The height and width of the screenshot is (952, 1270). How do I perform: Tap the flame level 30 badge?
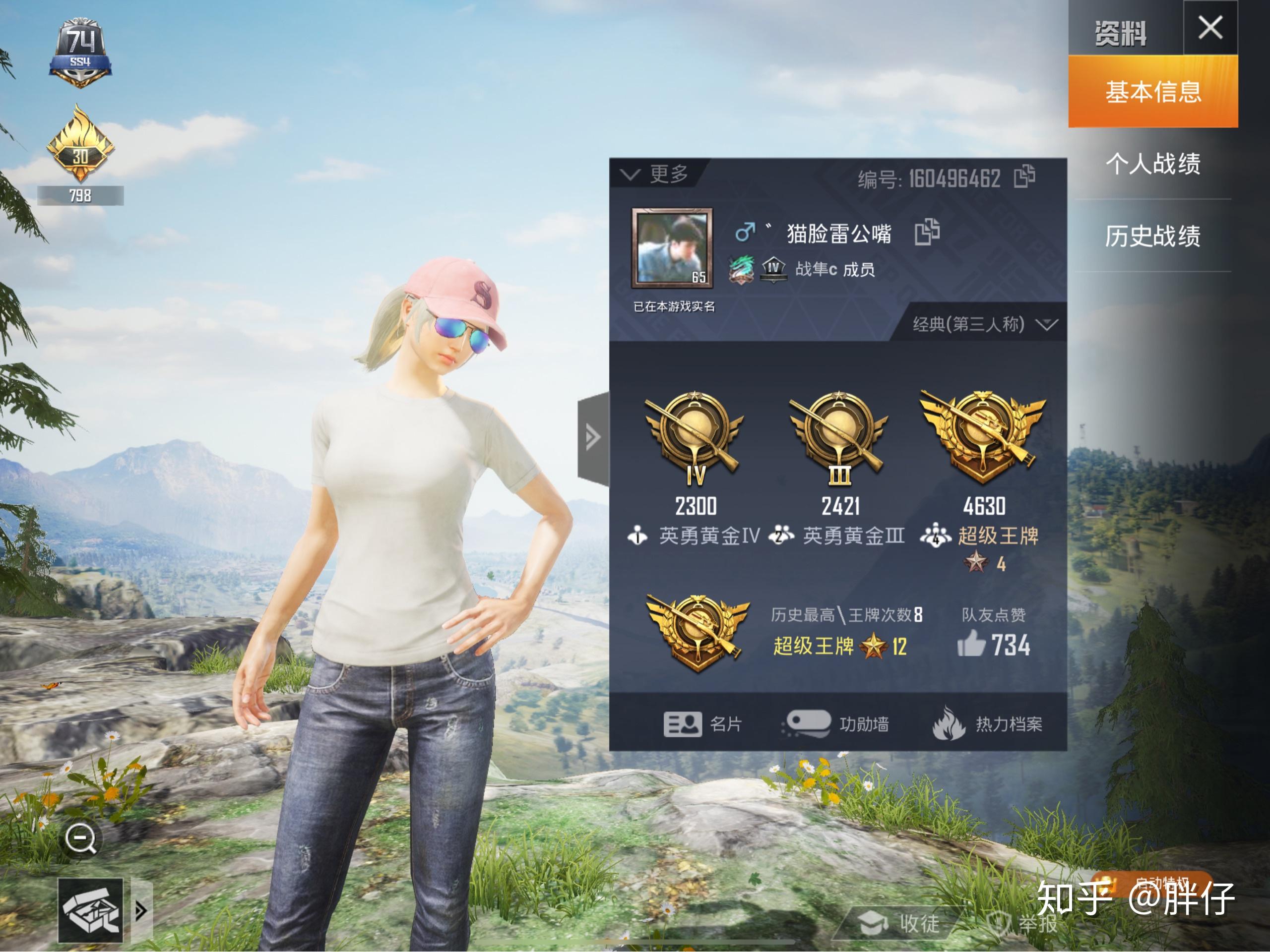tap(80, 146)
